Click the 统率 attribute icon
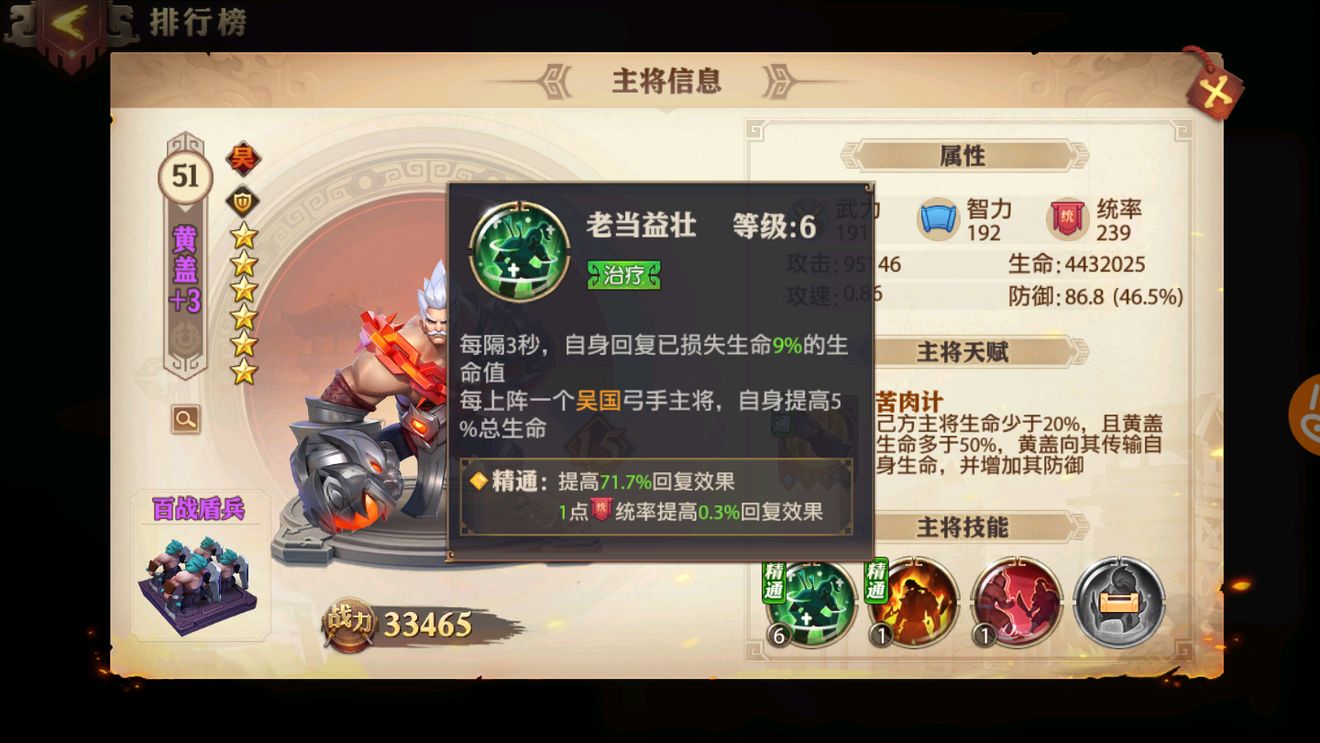The height and width of the screenshot is (743, 1320). [1066, 217]
